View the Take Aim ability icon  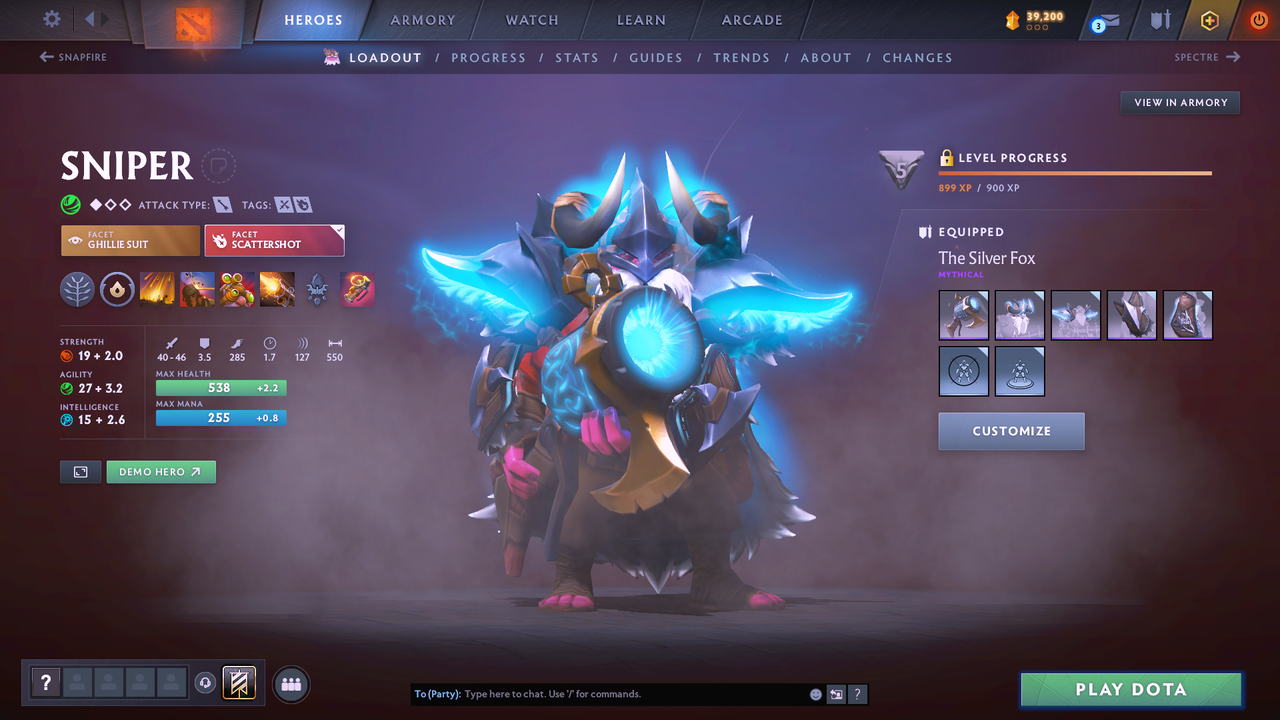[237, 290]
